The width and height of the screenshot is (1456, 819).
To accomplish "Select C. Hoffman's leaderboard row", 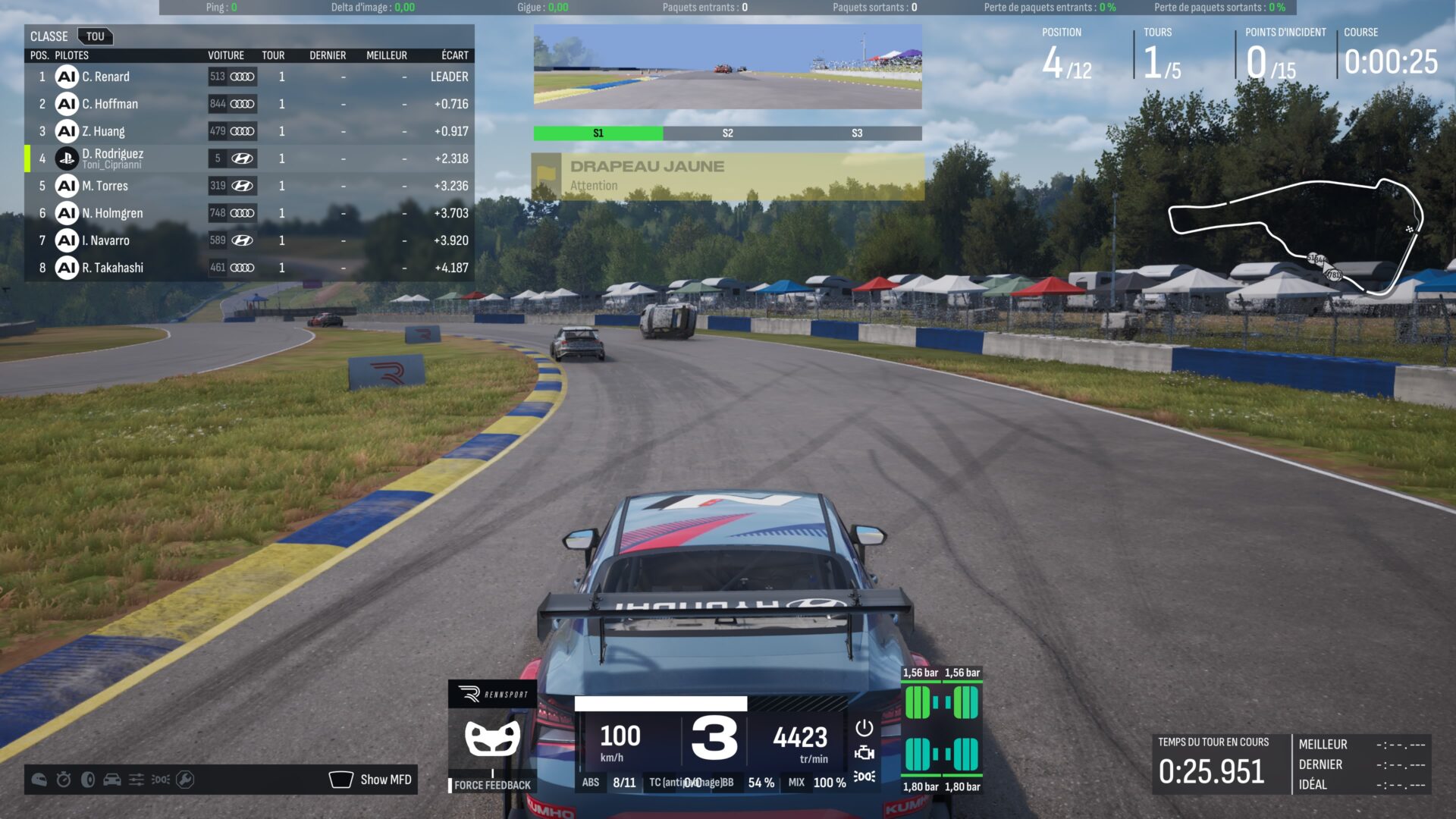I will [249, 104].
